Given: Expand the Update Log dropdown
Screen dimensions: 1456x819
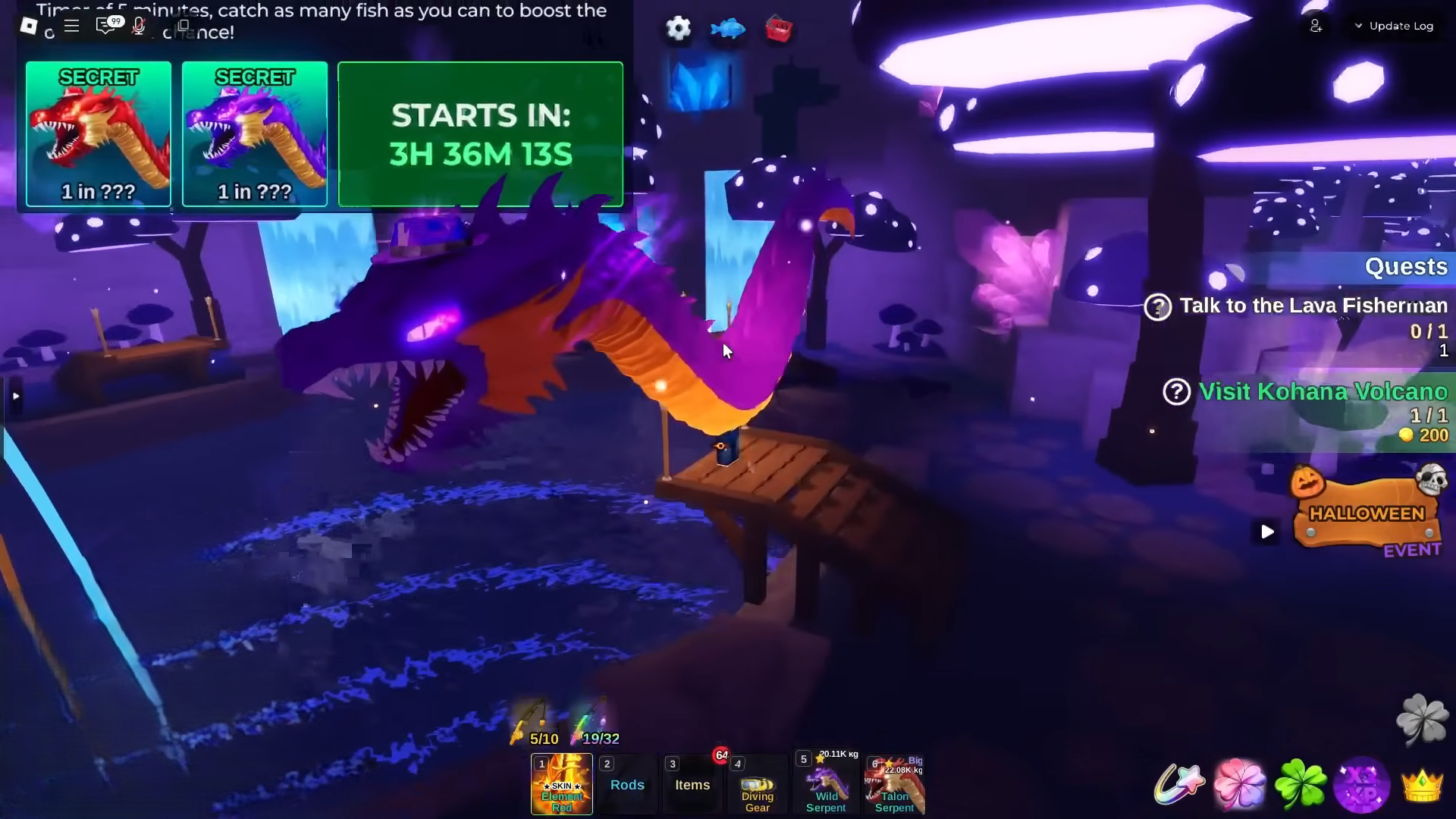Looking at the screenshot, I should tap(1394, 25).
